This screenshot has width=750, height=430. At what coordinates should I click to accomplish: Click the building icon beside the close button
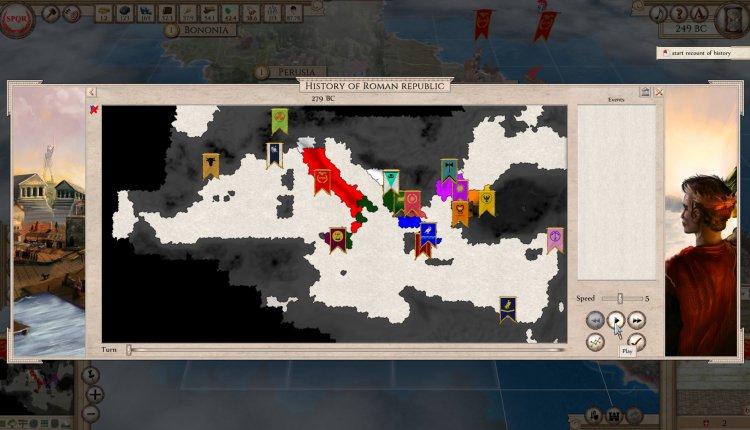click(646, 92)
